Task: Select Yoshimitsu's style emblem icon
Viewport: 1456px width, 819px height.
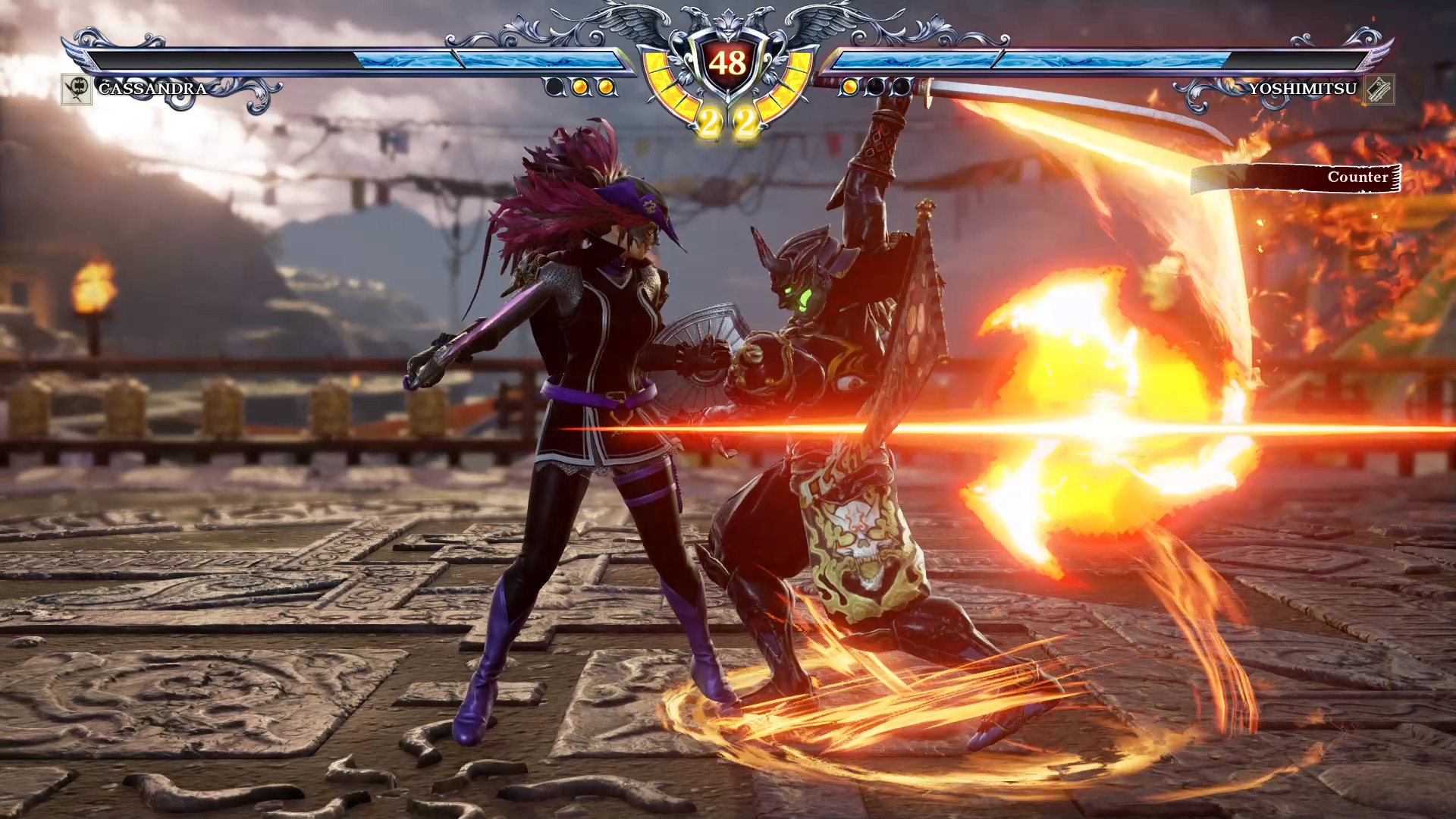Action: pyautogui.click(x=1379, y=89)
